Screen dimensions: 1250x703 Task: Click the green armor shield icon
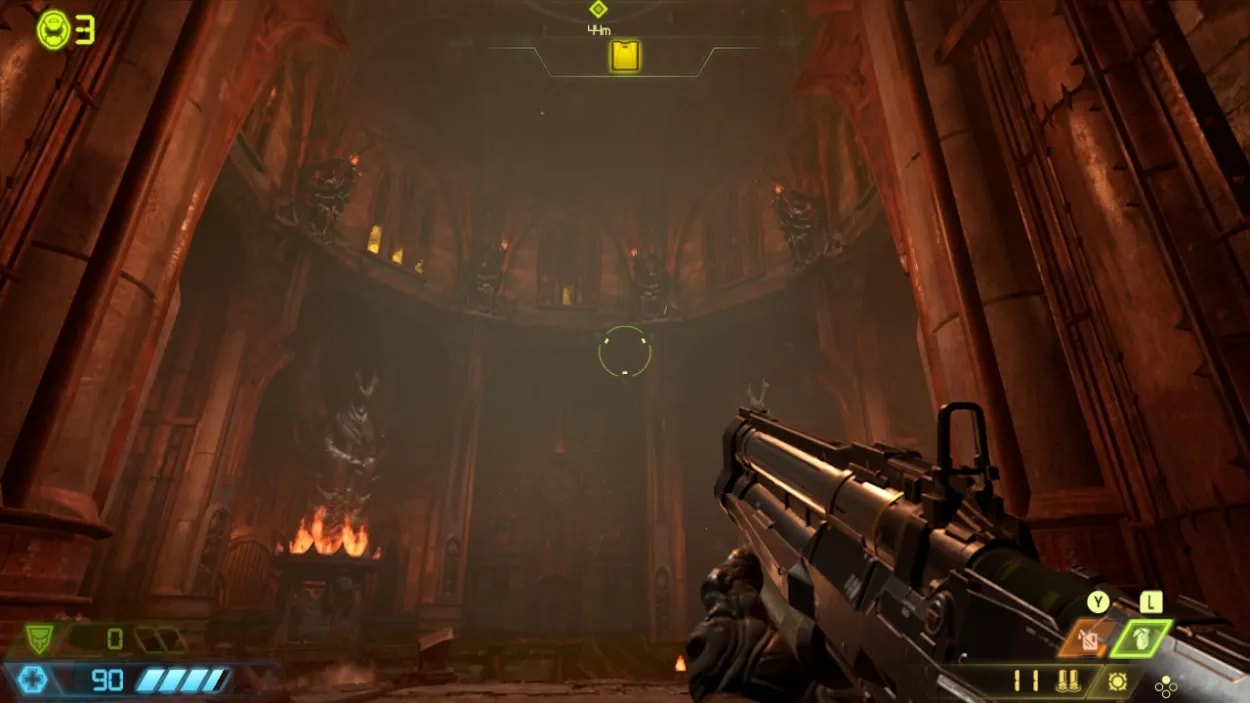38,638
